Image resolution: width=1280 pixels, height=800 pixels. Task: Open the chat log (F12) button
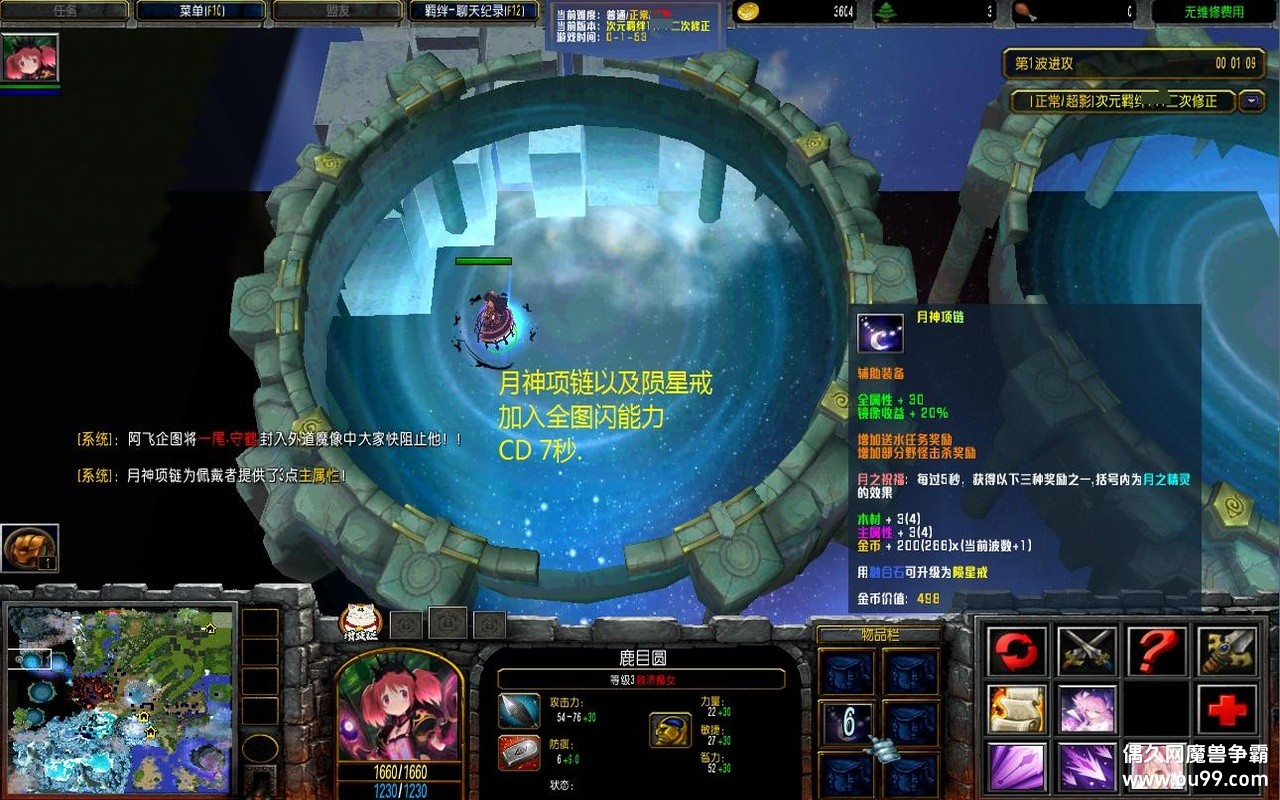pyautogui.click(x=474, y=11)
